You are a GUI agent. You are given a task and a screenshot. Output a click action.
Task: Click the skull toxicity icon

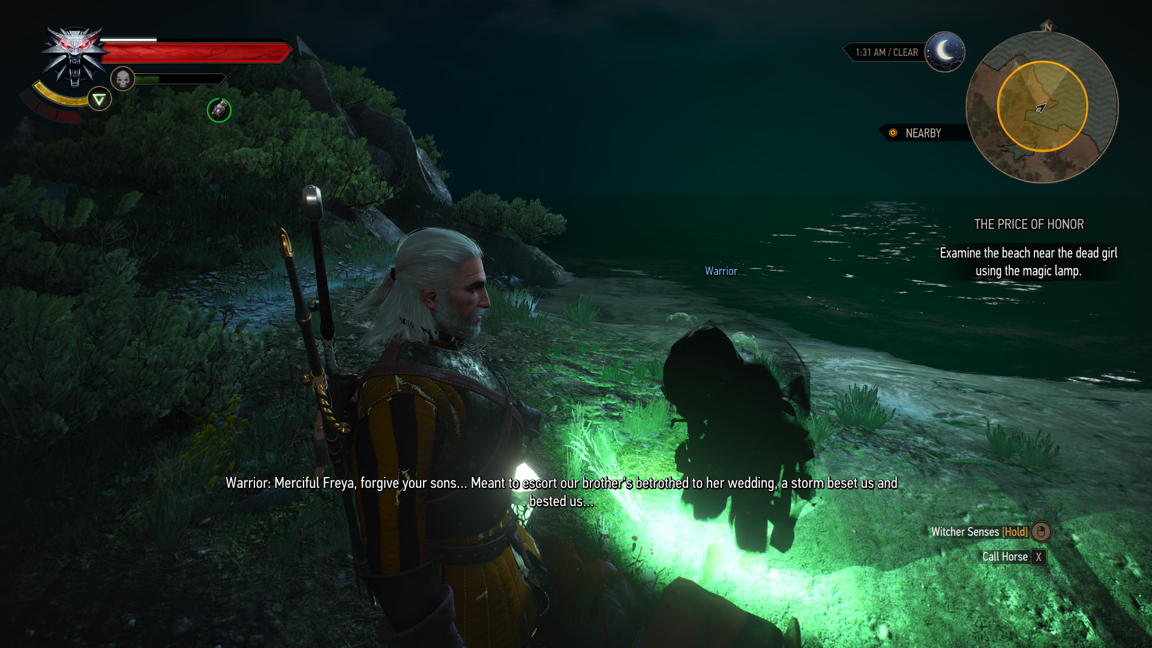122,78
